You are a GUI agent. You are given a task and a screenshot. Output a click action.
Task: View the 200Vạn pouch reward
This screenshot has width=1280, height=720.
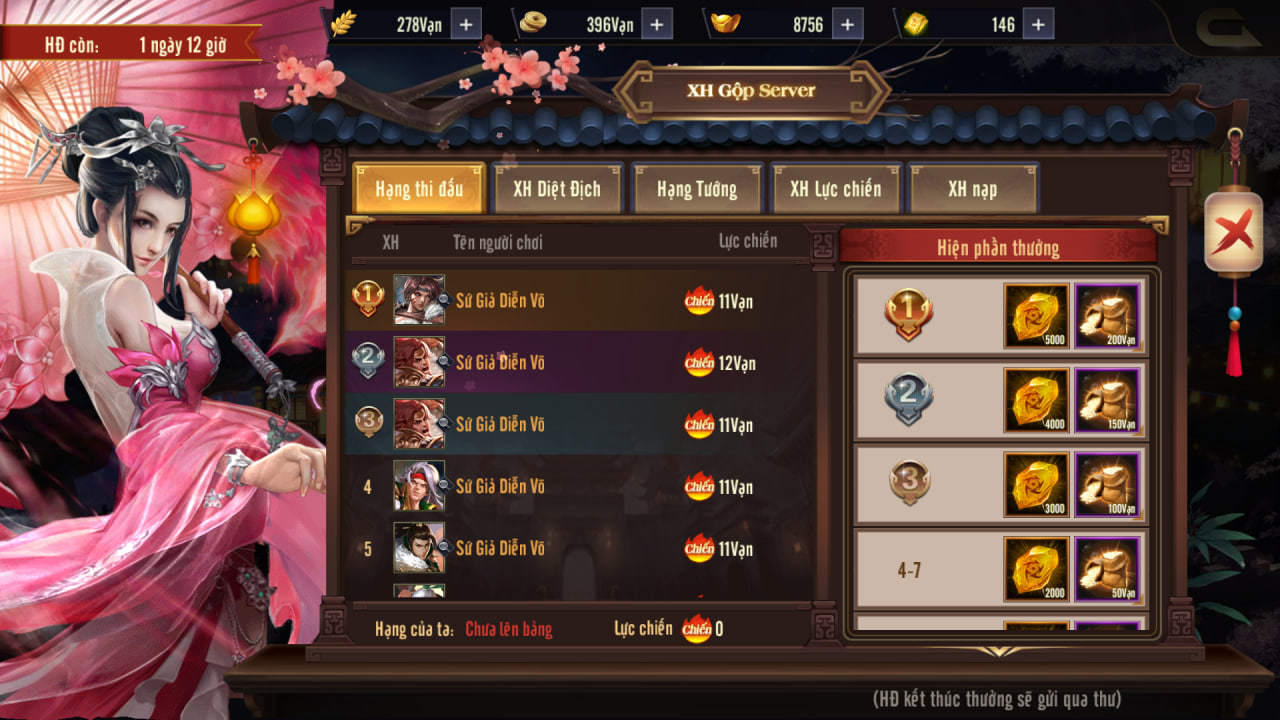click(x=1108, y=316)
